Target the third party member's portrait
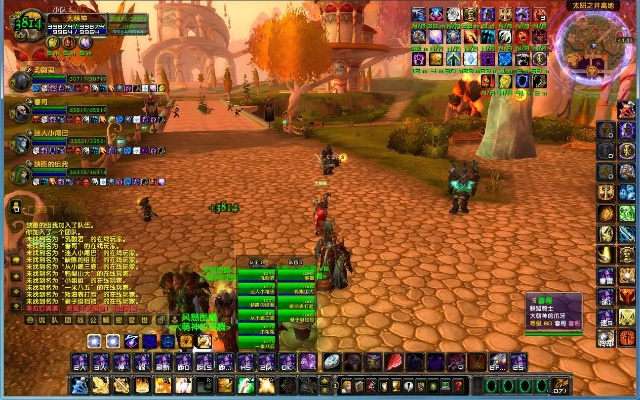The image size is (640, 400). 20,142
